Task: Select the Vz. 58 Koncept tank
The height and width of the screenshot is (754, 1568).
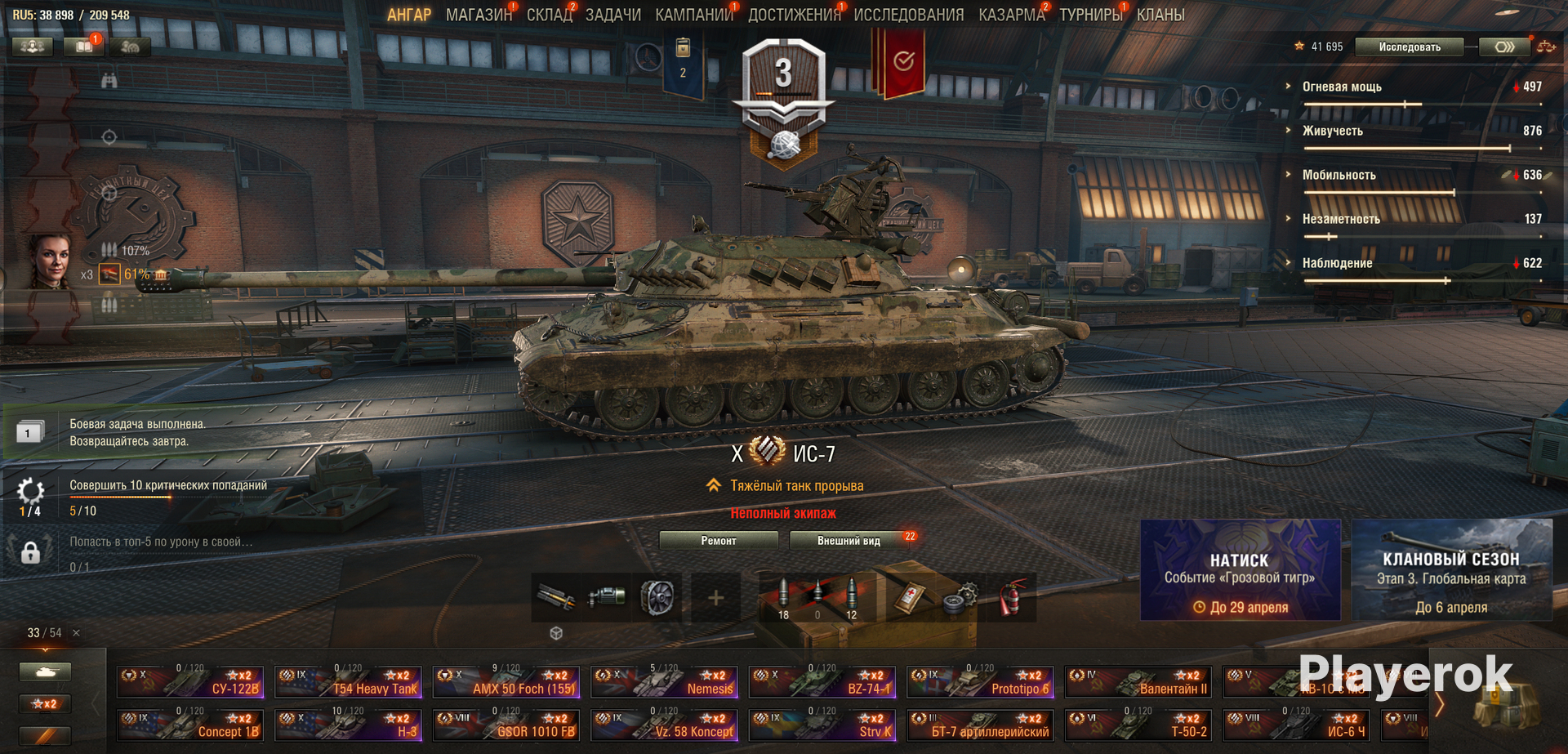Action: (664, 725)
